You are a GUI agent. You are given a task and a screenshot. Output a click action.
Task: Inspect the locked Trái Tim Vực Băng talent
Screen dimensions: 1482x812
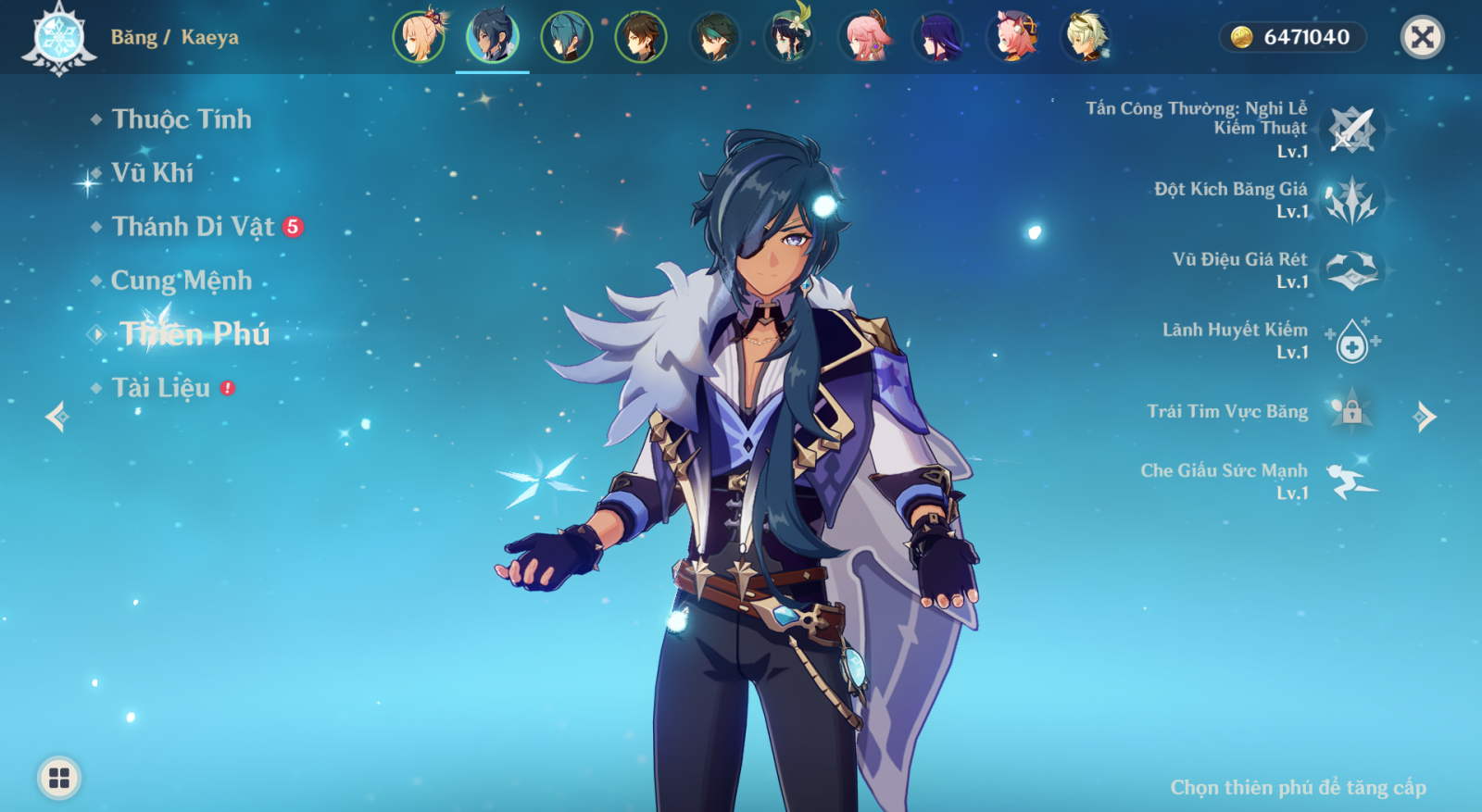tap(1351, 411)
